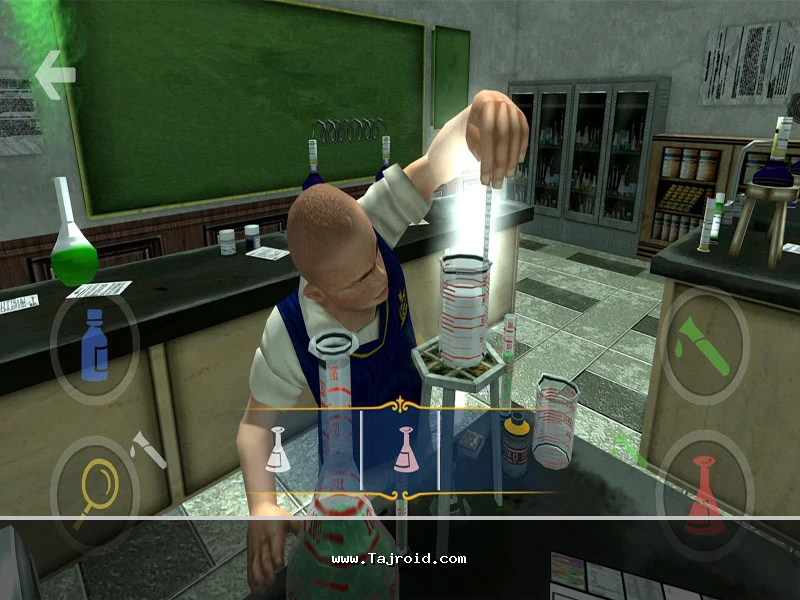Tap the red flask action button
This screenshot has height=600, width=800.
(705, 491)
